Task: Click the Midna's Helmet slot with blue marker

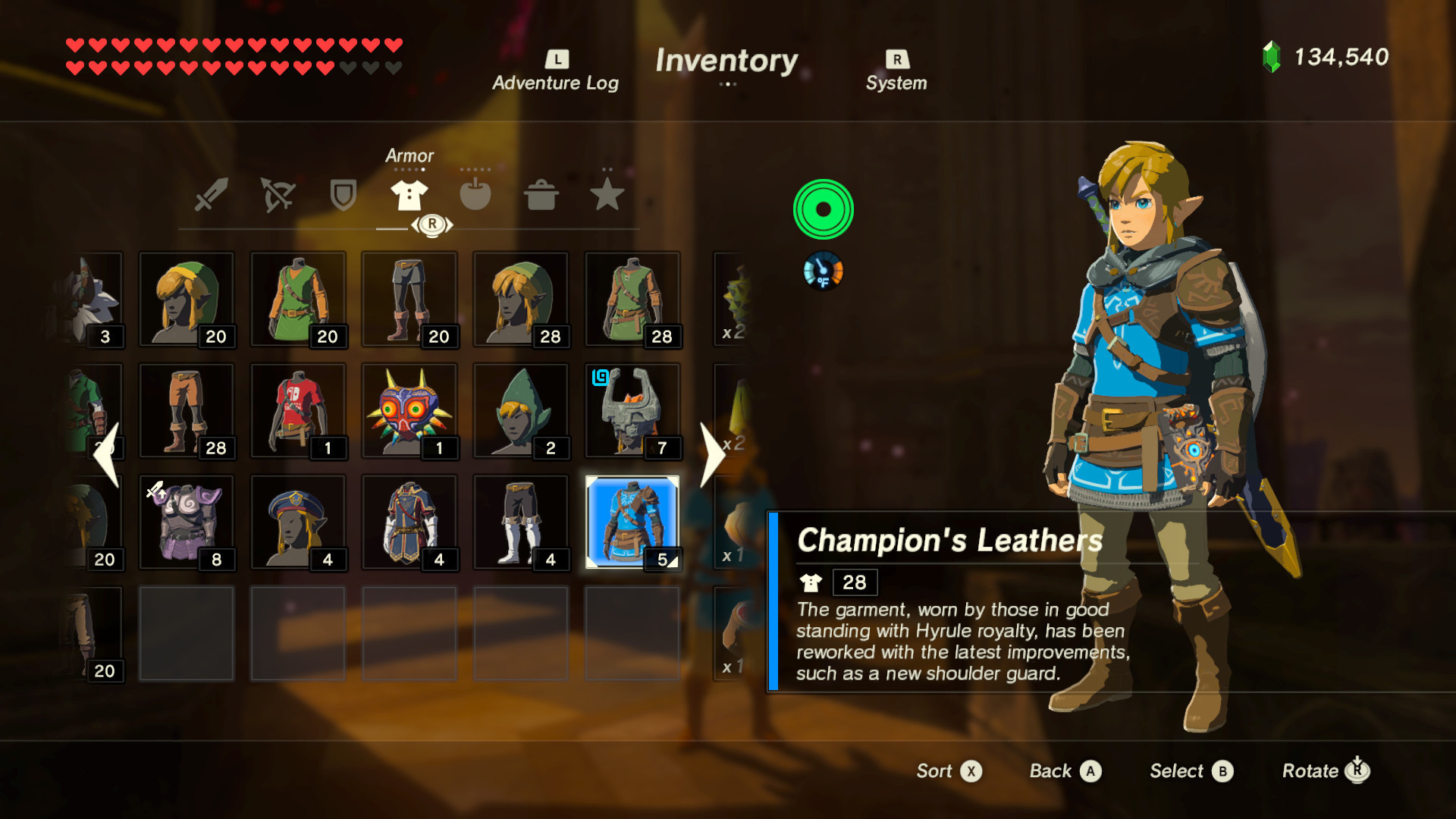Action: [x=632, y=410]
